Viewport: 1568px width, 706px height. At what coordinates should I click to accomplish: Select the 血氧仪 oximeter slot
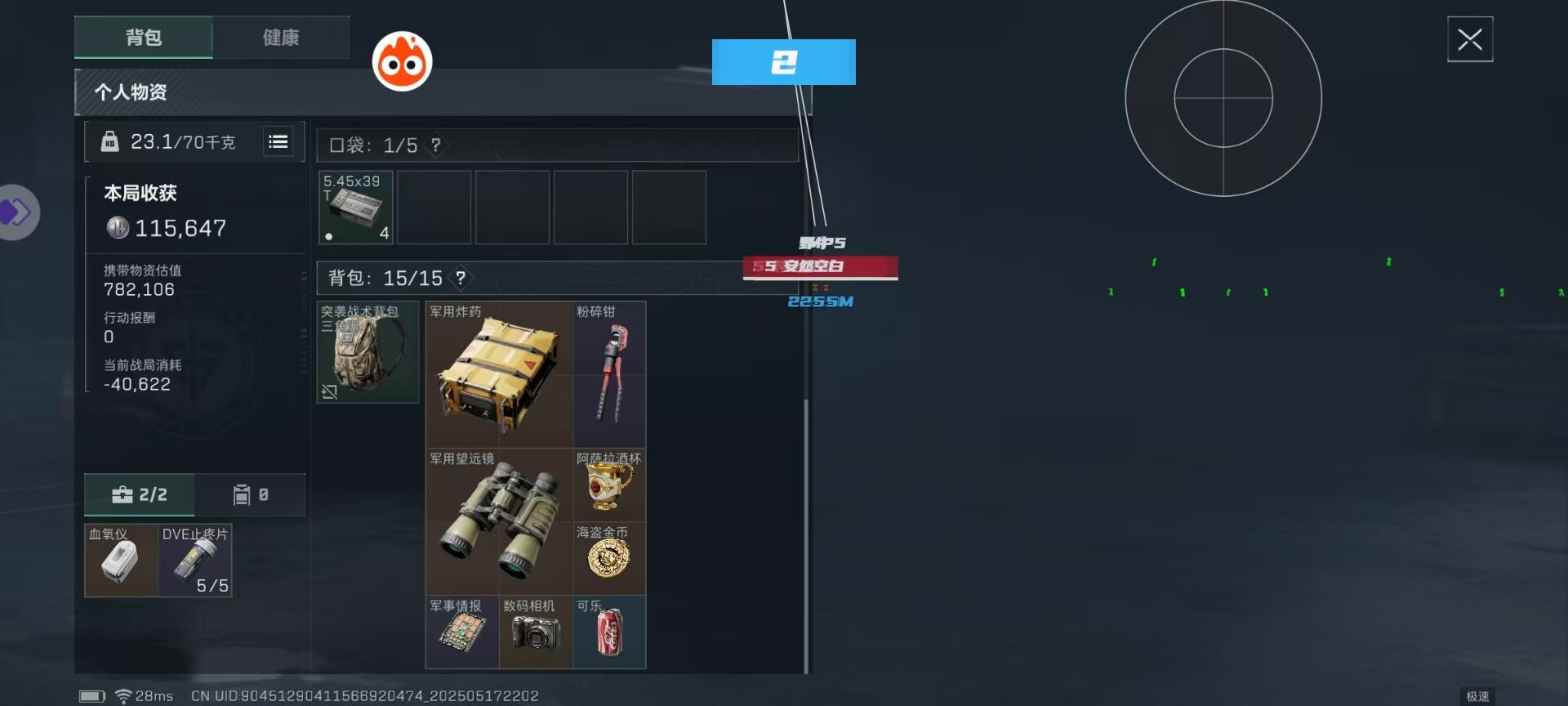point(121,561)
